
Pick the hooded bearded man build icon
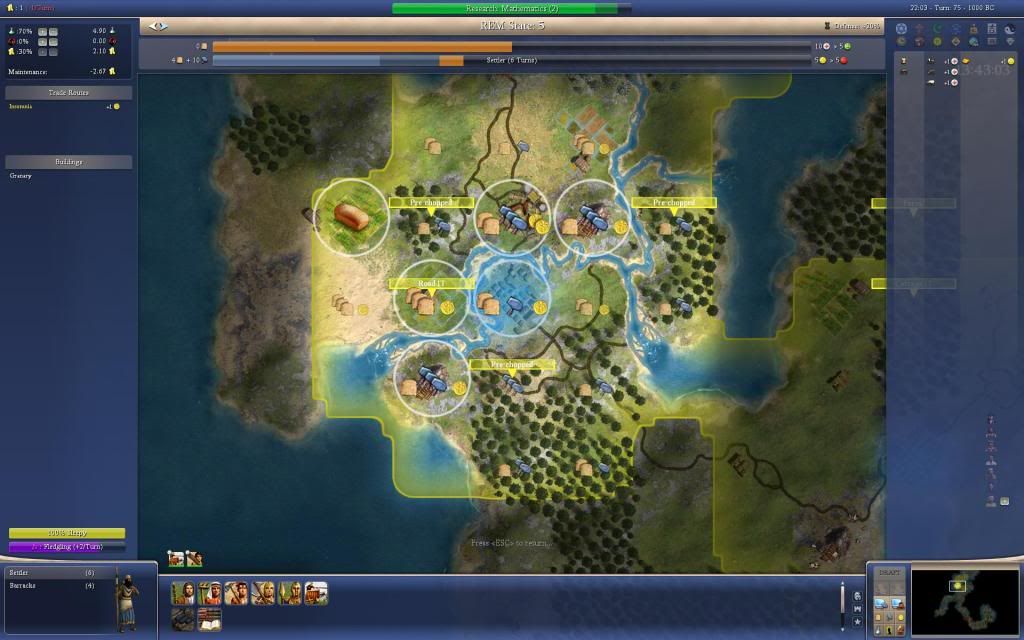(x=182, y=594)
